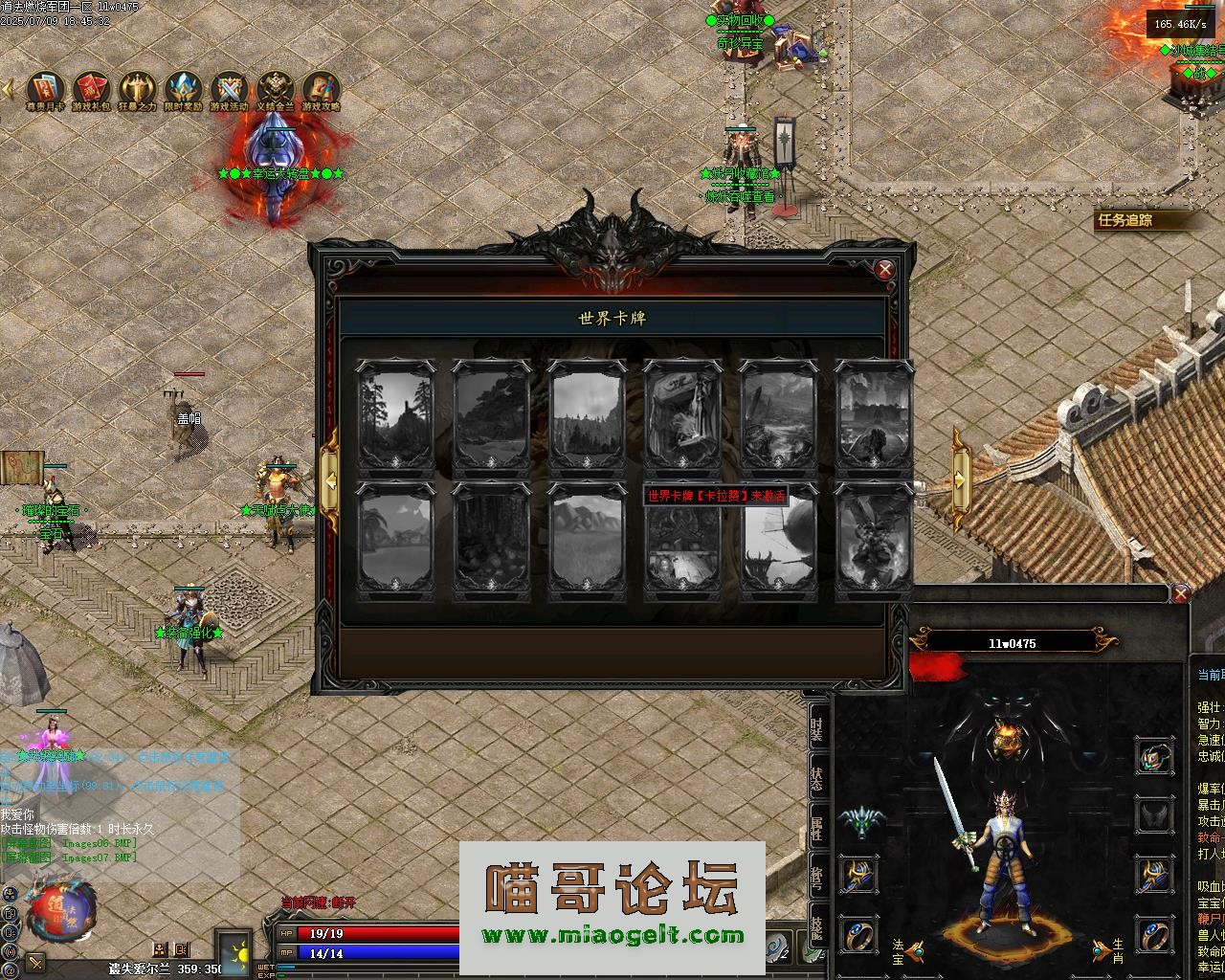
Task: Switch to the 属性 attributes tab
Action: click(816, 828)
